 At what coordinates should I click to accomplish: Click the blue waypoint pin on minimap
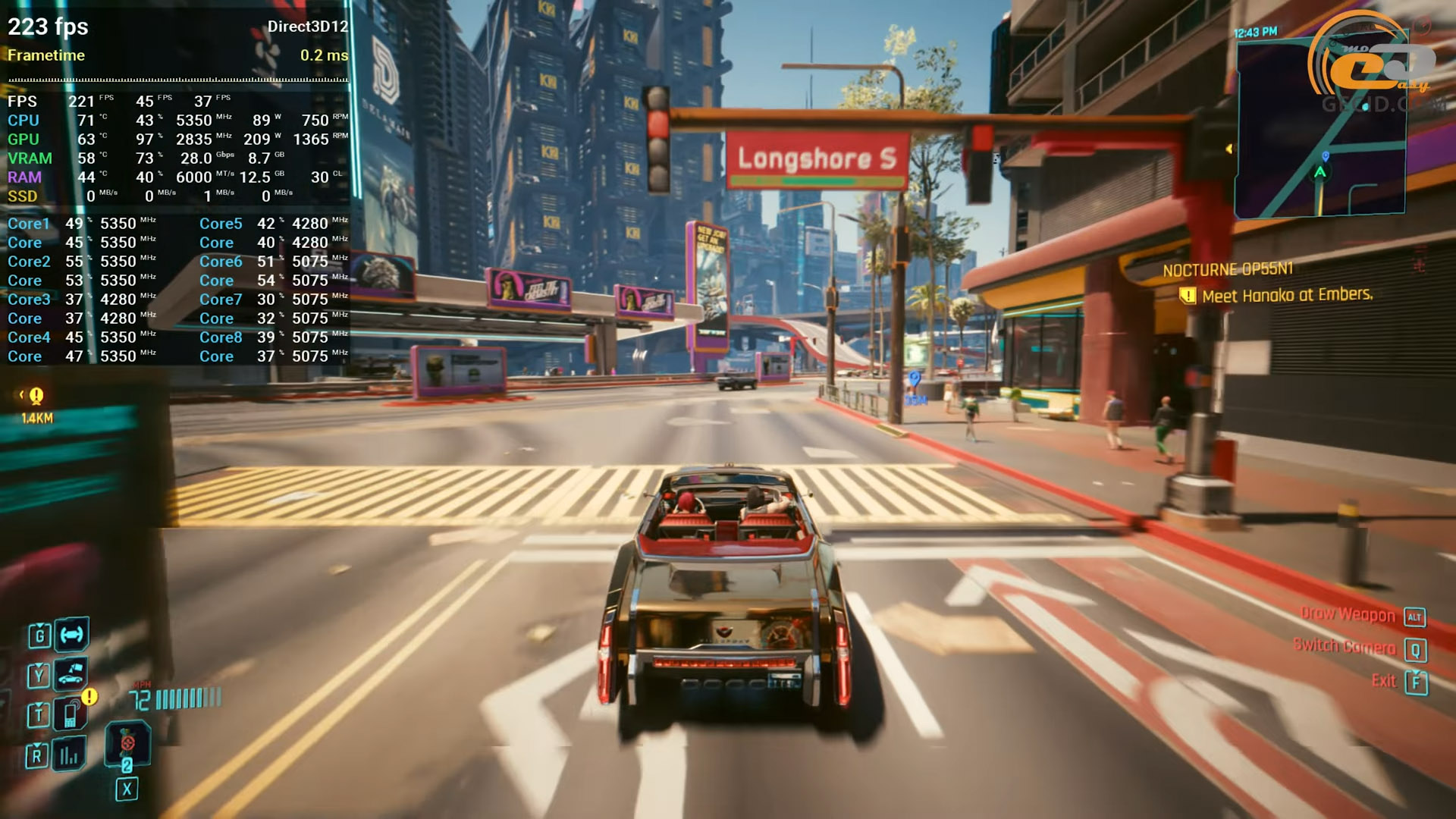pyautogui.click(x=1326, y=155)
